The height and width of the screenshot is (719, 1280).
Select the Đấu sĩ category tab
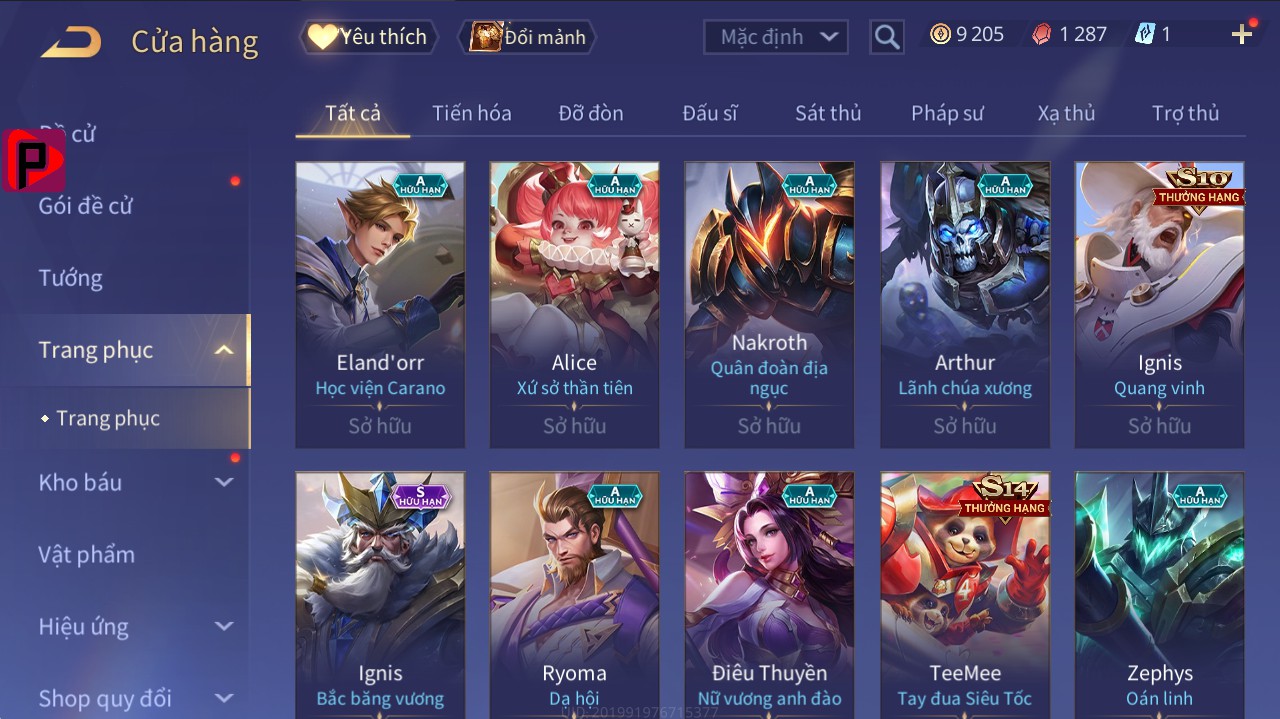709,113
